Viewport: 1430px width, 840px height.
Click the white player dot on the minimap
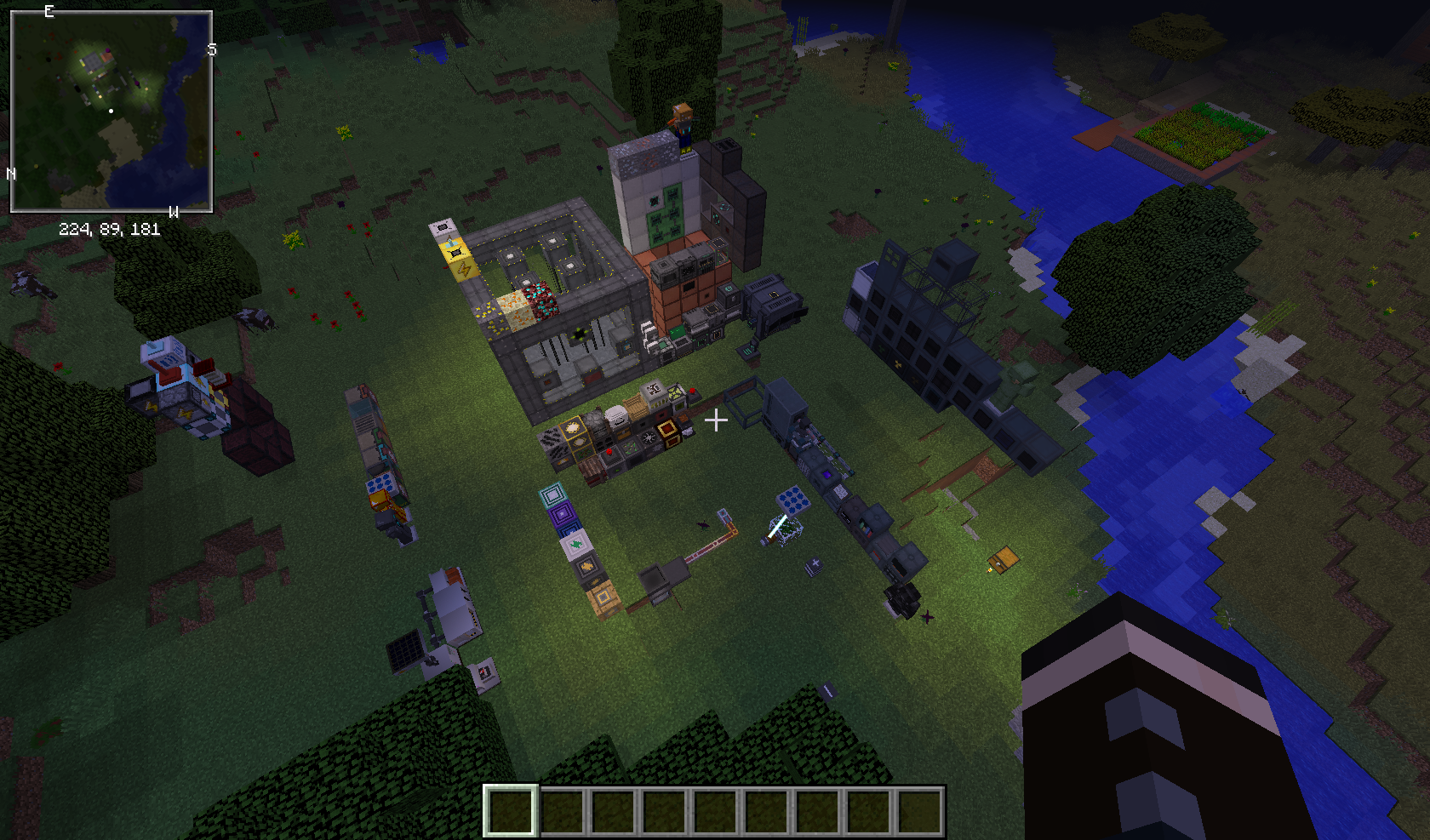point(112,111)
